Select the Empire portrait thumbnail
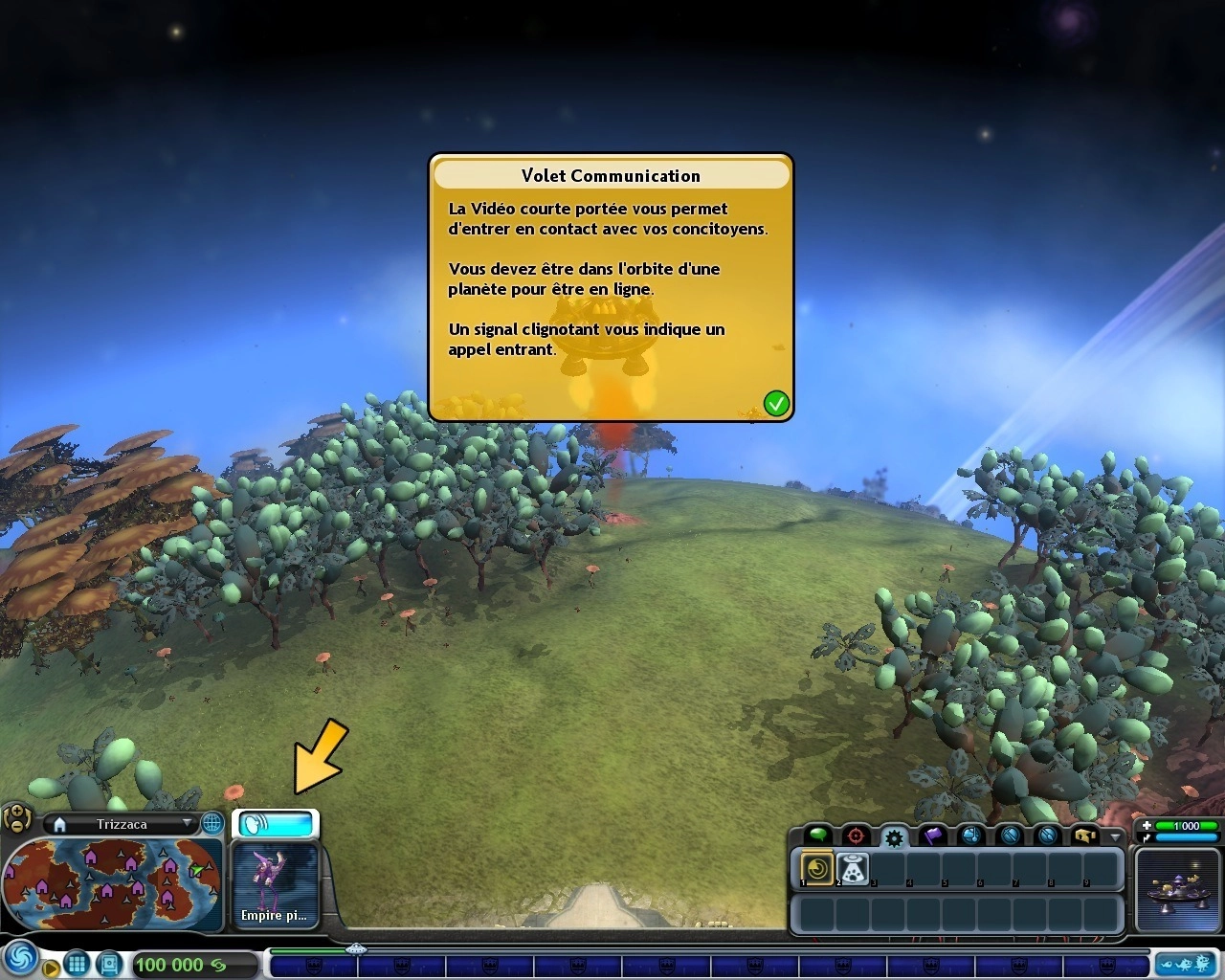 [276, 884]
